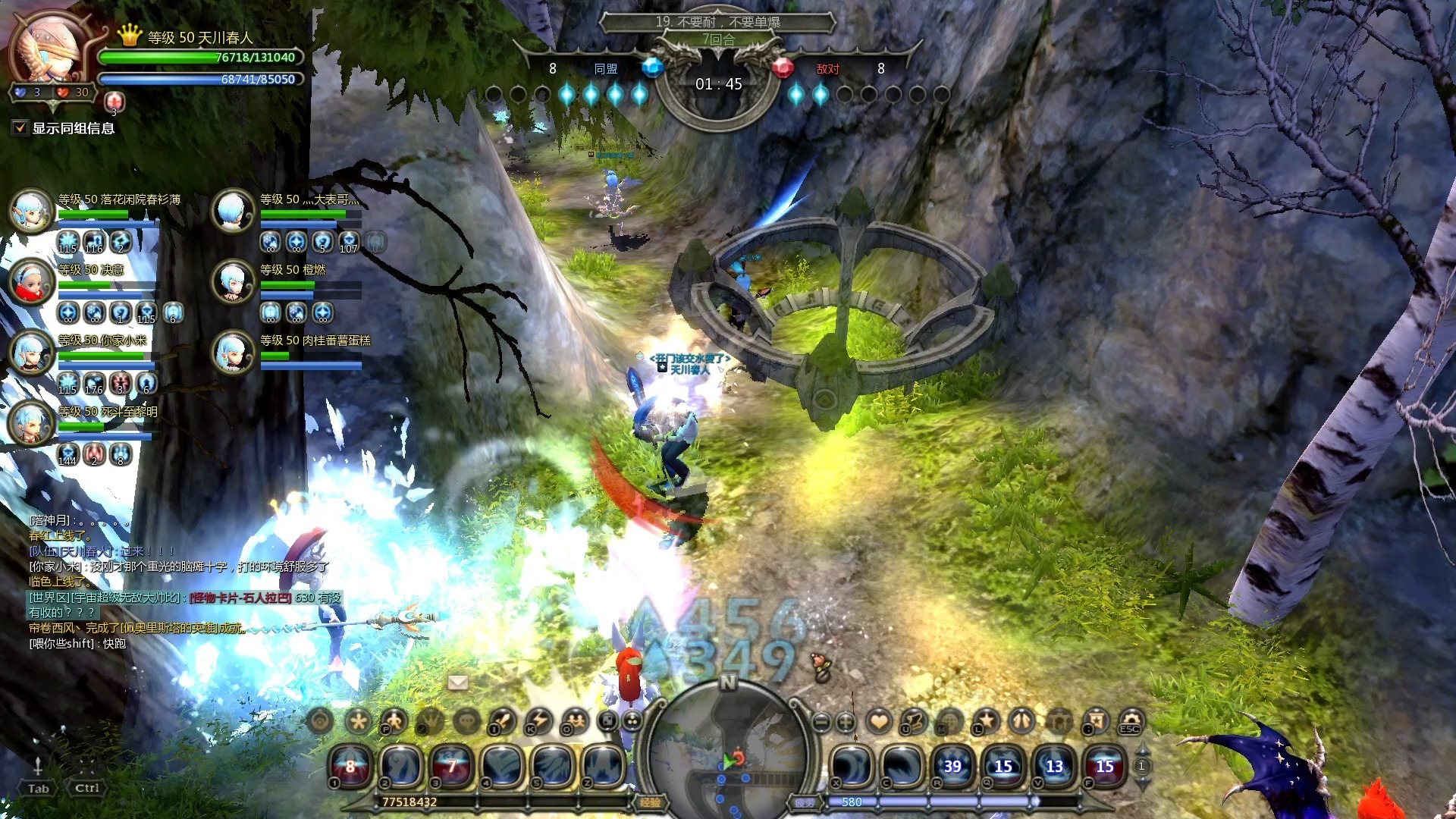Select teammate 肉桂番薯蛋糕 portrait
The height and width of the screenshot is (819, 1456).
[x=232, y=352]
